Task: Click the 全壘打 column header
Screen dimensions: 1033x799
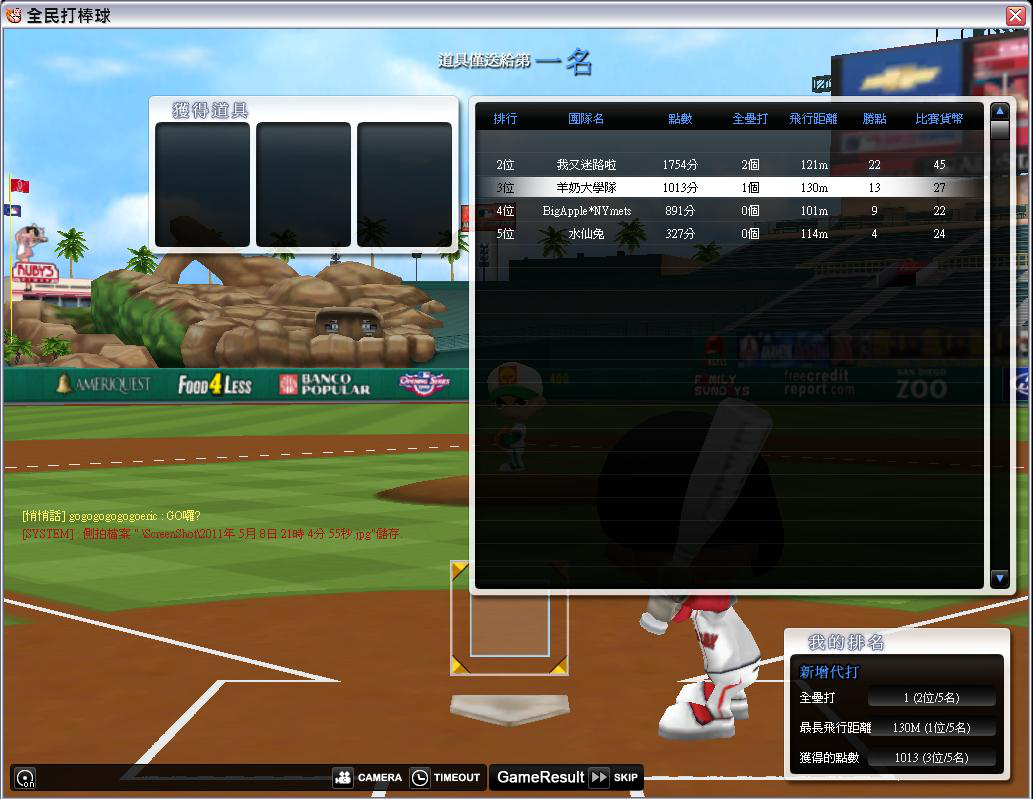Action: [750, 119]
